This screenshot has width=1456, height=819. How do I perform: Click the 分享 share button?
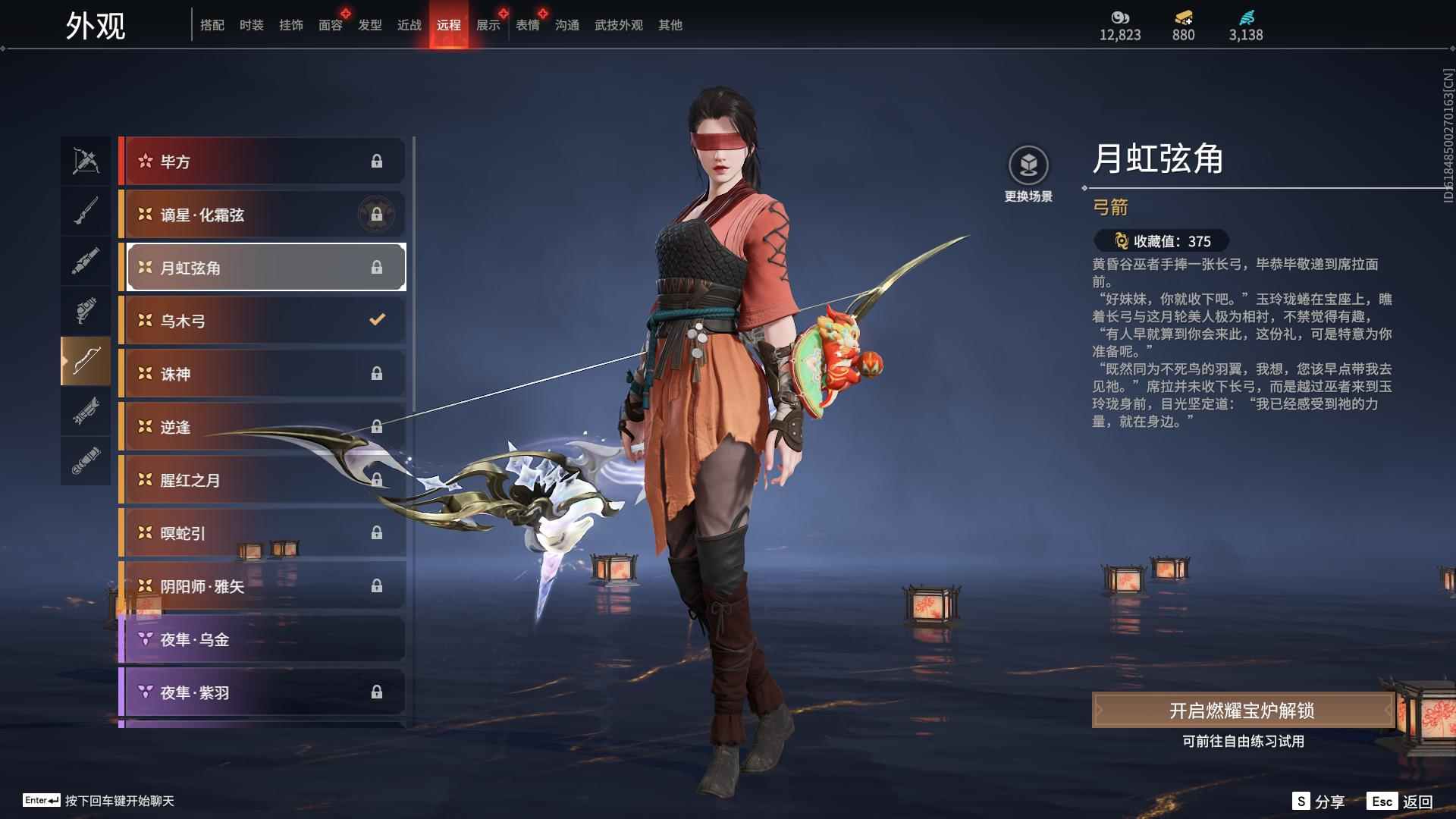1329,800
